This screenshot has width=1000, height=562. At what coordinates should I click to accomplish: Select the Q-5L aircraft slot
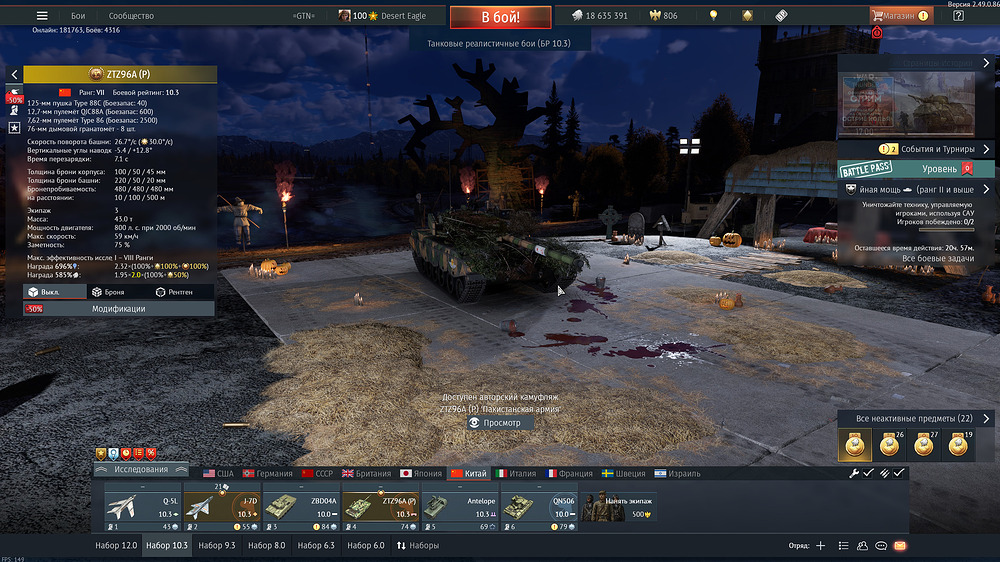(143, 507)
